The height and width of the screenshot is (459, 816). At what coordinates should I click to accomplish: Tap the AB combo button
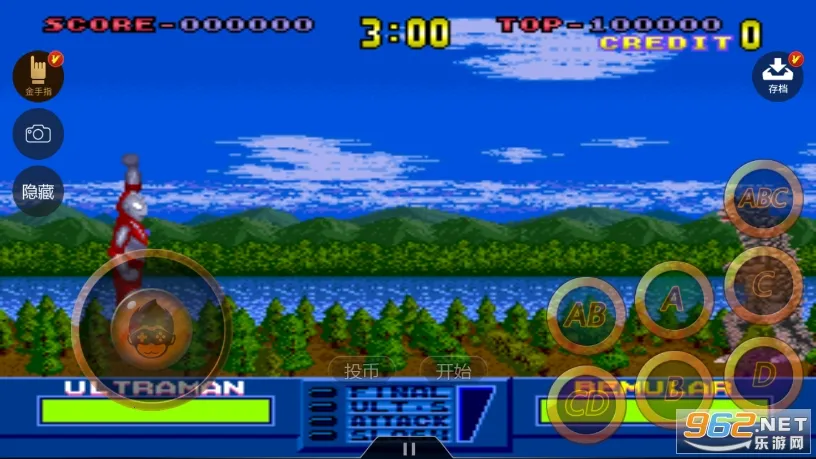[x=586, y=316]
